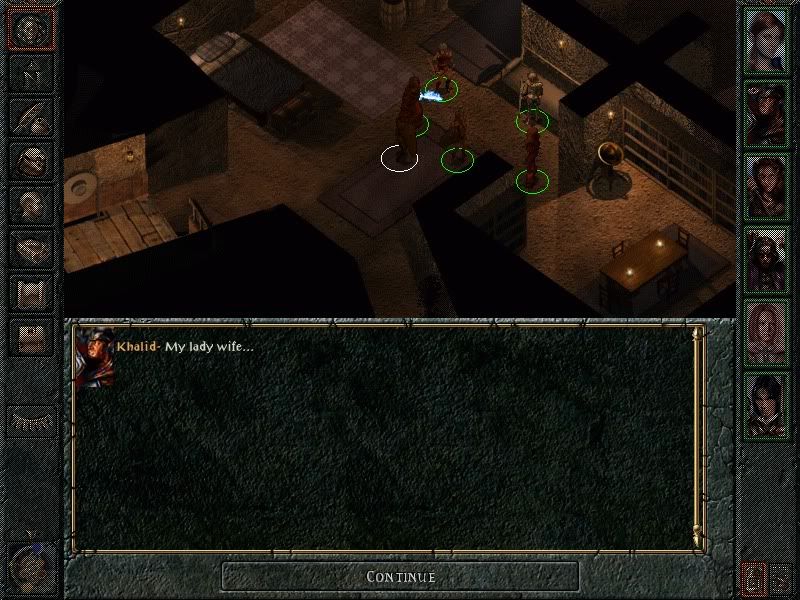Open the character record sheet
The image size is (800, 600).
pyautogui.click(x=32, y=203)
